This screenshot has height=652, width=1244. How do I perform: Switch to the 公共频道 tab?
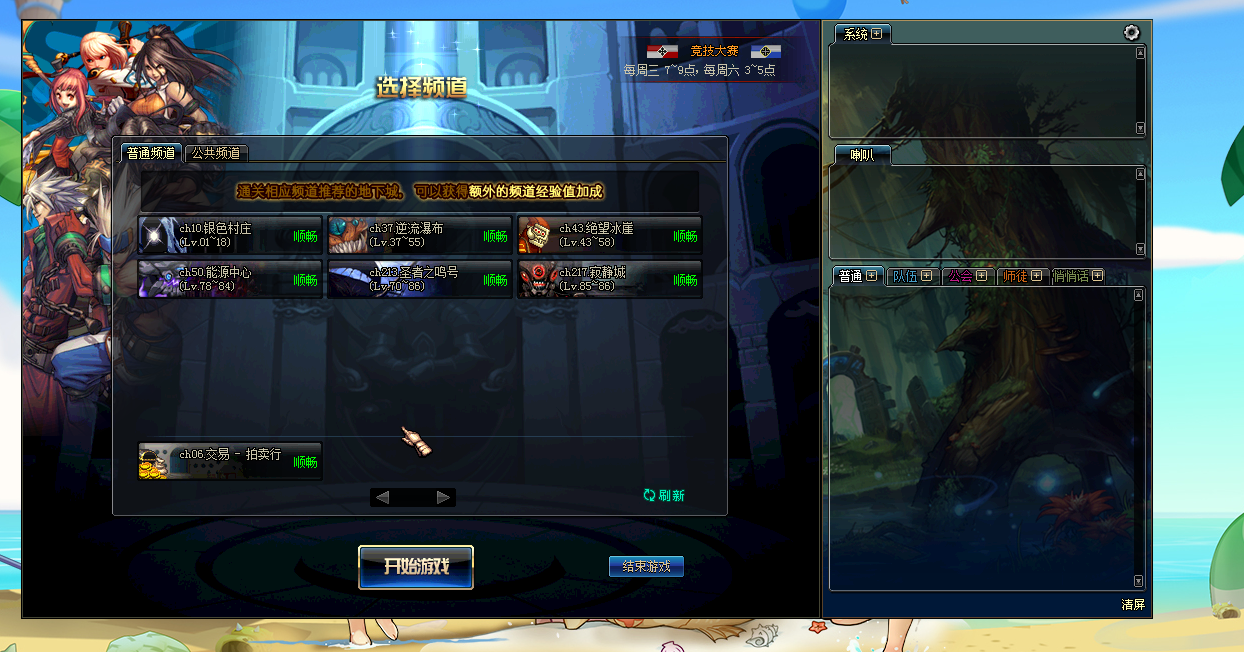216,153
